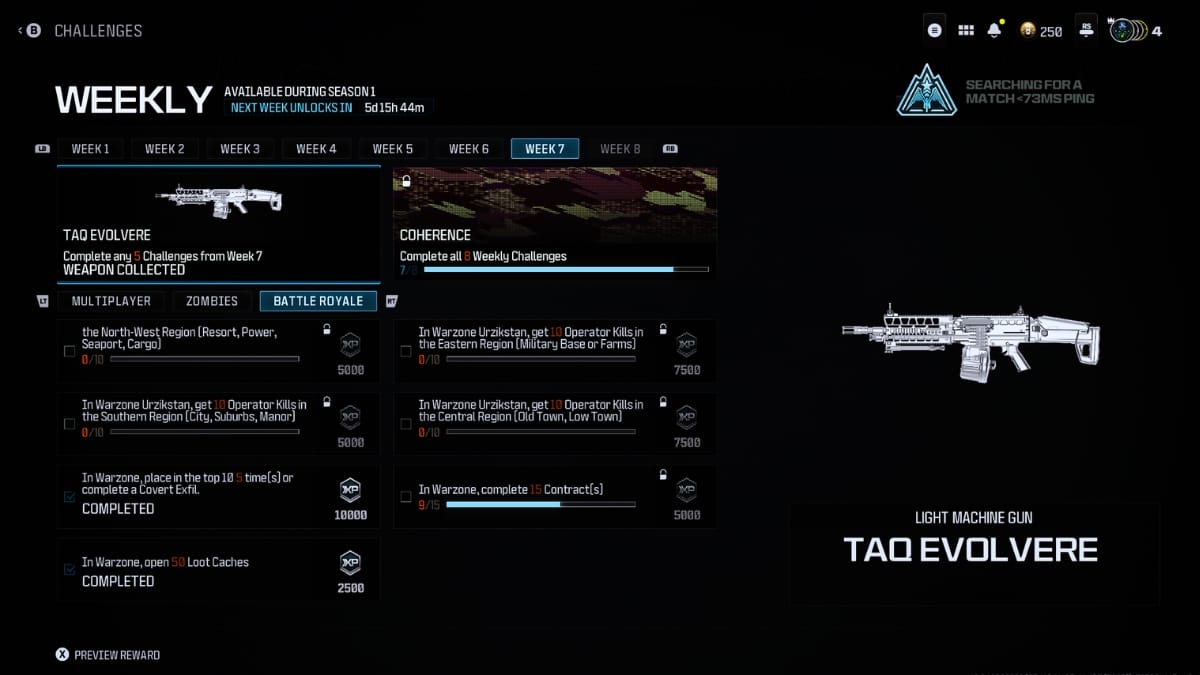Switch to the Multiplayer challenges tab

[111, 301]
